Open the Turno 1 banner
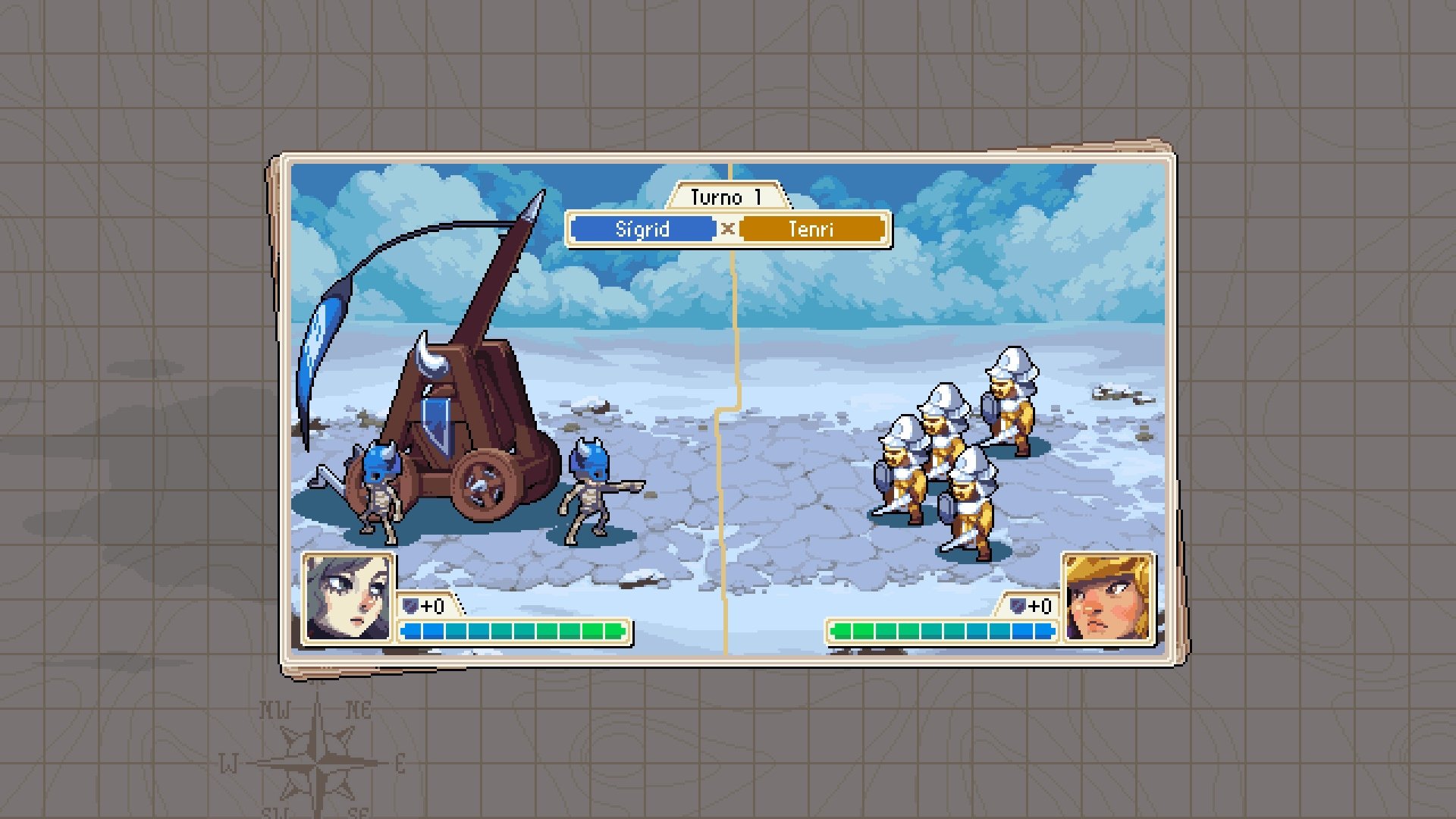1456x819 pixels. [x=726, y=196]
